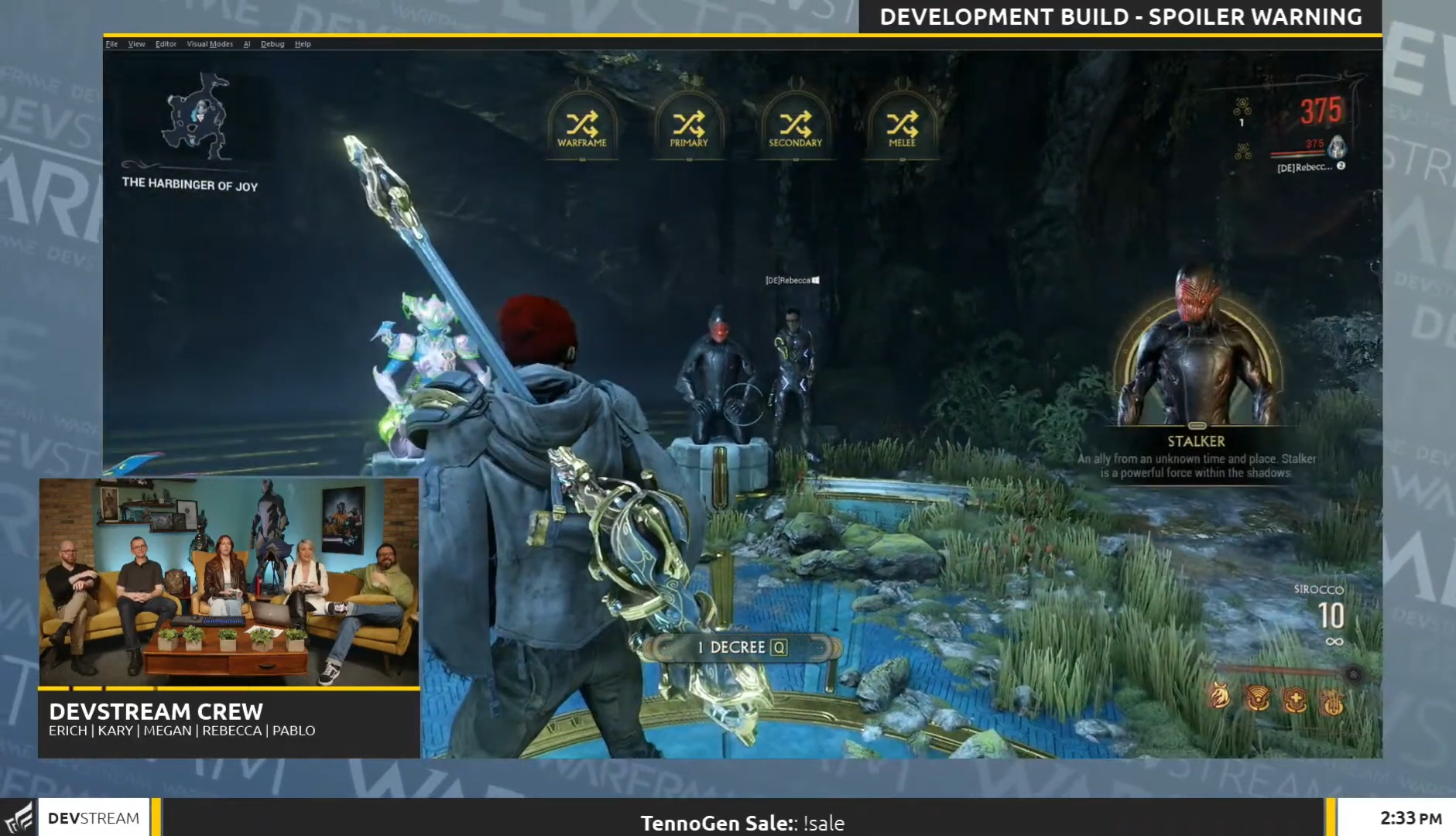Click the shield healing ability icon
The image size is (1456, 836).
pyautogui.click(x=1295, y=697)
